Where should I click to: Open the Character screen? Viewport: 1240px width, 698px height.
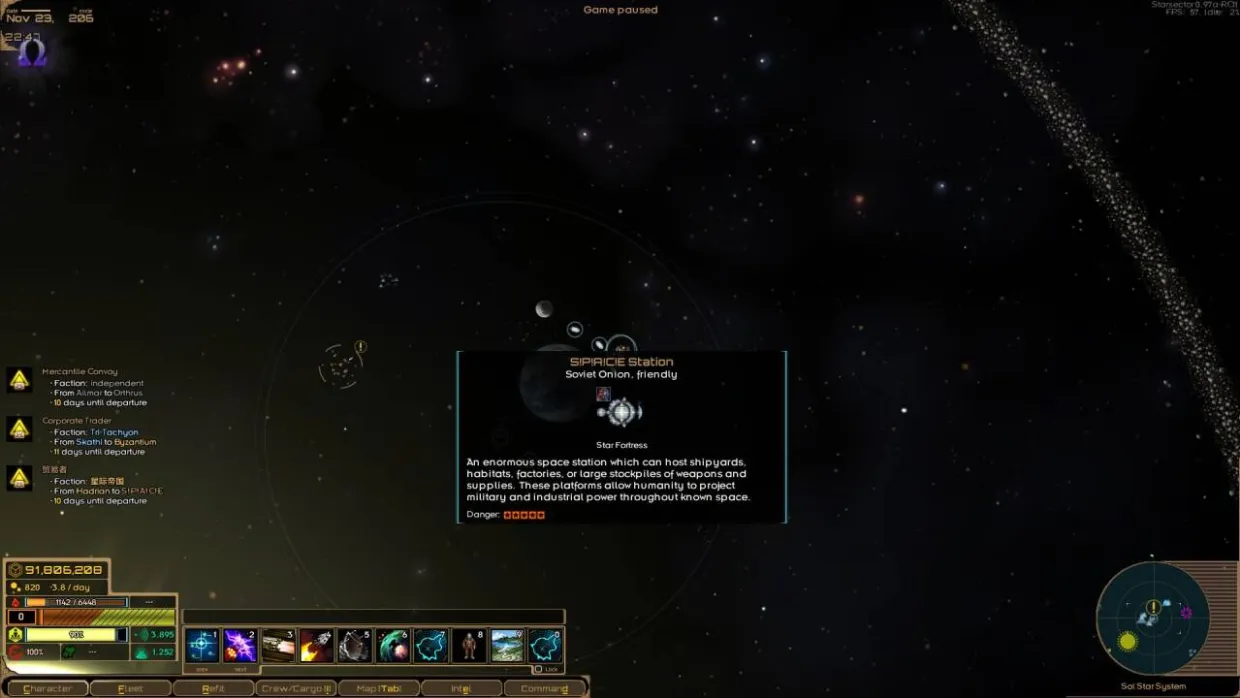click(x=47, y=688)
